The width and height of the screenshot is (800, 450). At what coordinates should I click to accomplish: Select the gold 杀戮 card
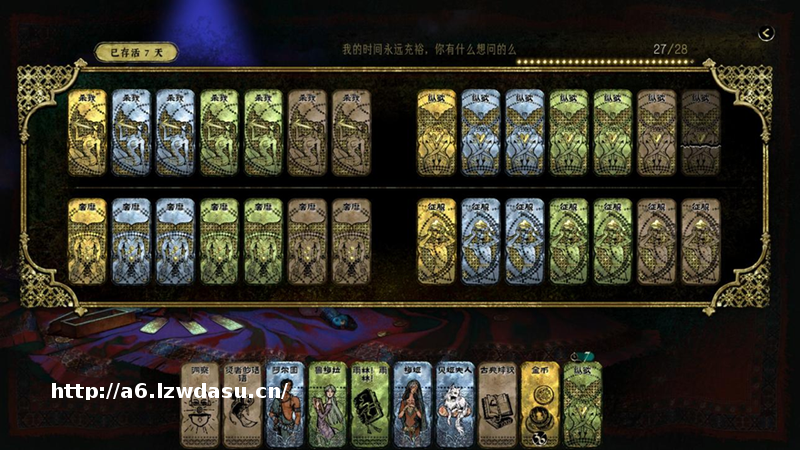pos(87,133)
